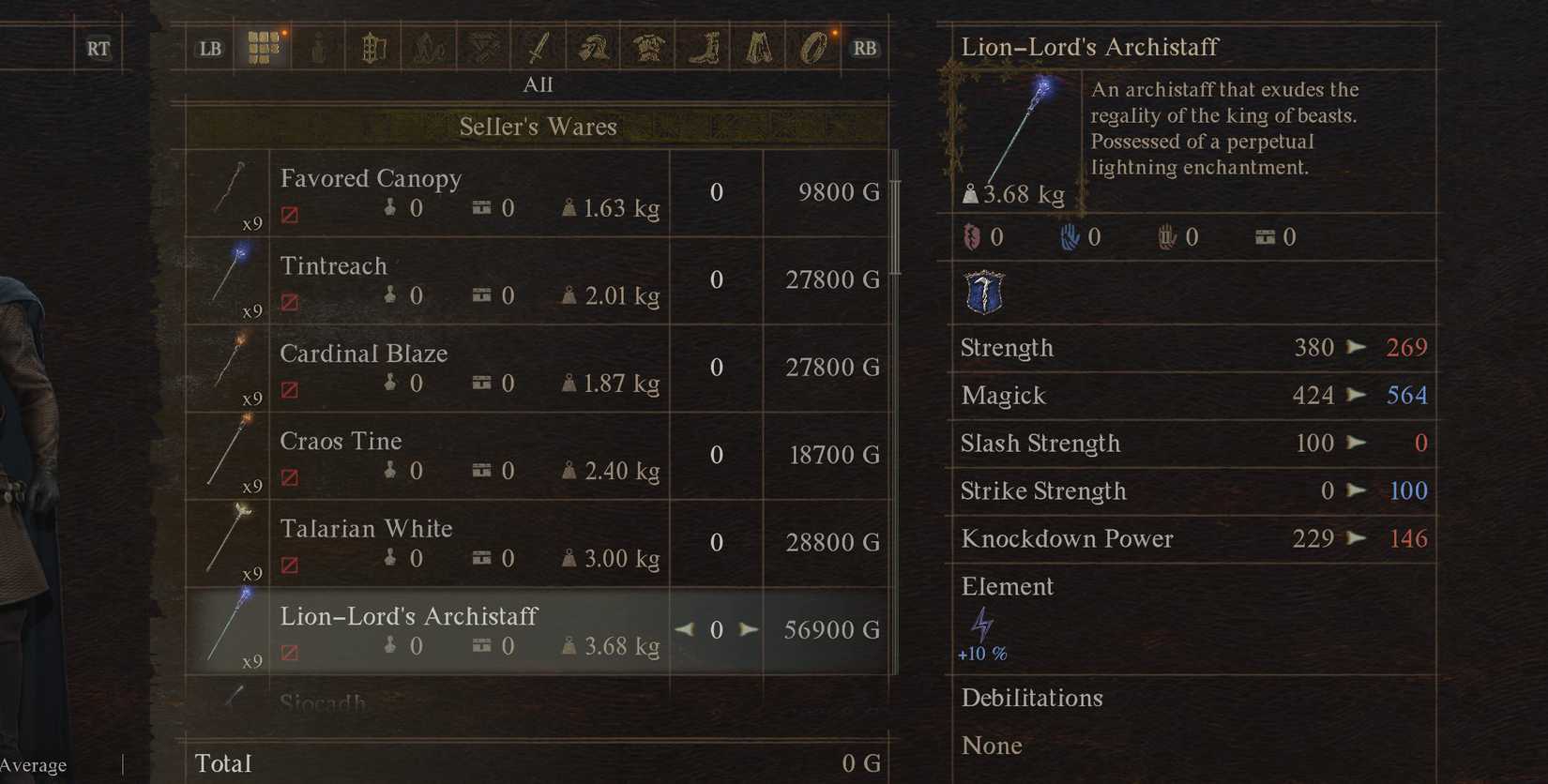Select the sword weapons category icon

[x=539, y=47]
